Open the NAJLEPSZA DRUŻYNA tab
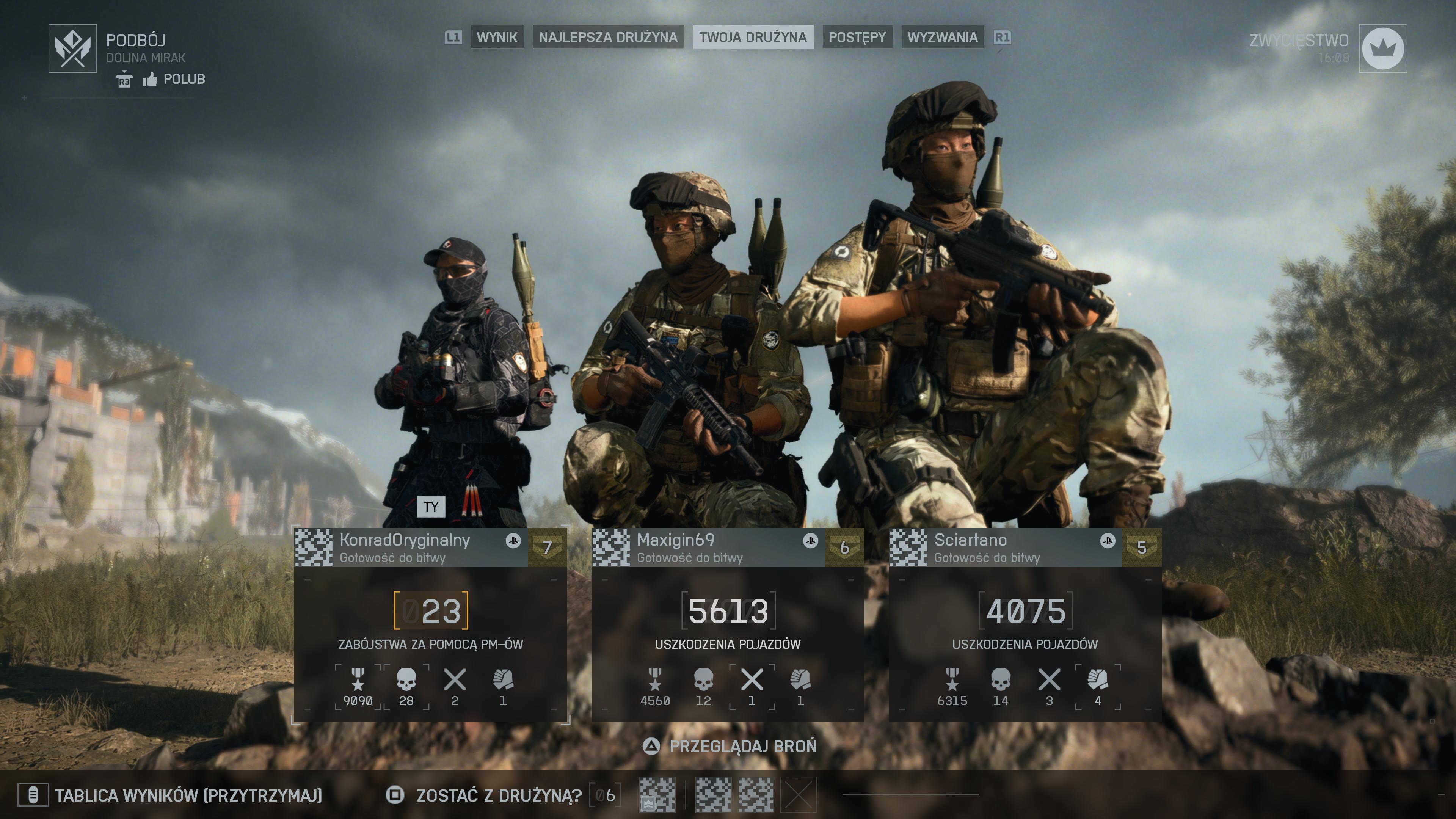The image size is (1456, 819). [607, 37]
